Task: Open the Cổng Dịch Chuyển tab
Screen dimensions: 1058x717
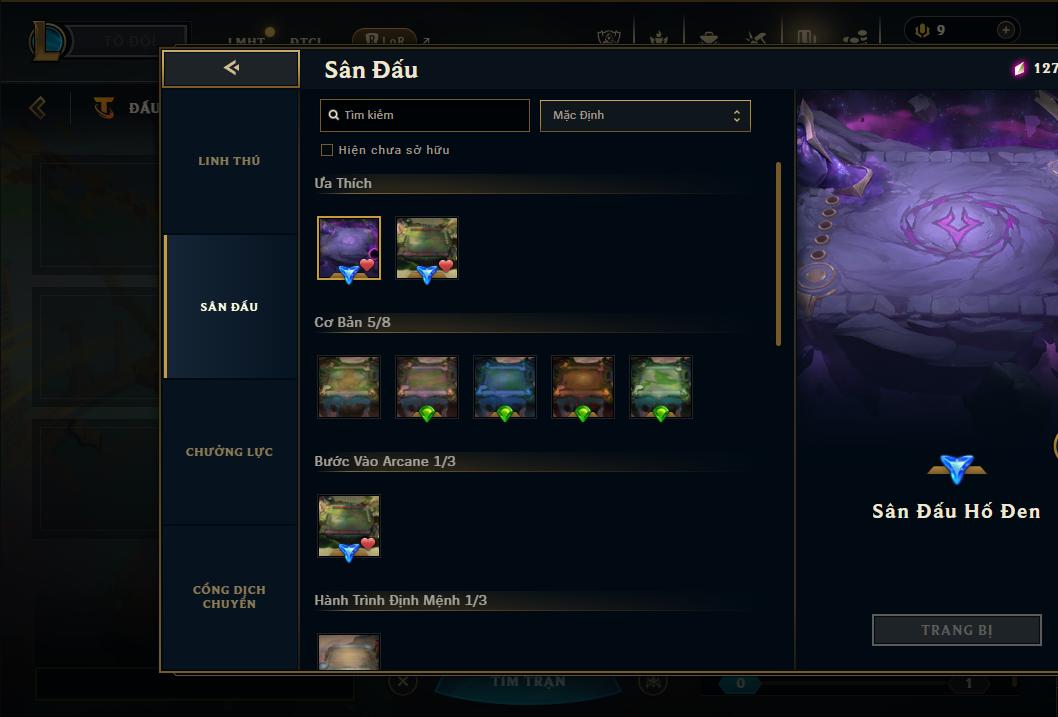Action: click(x=229, y=597)
